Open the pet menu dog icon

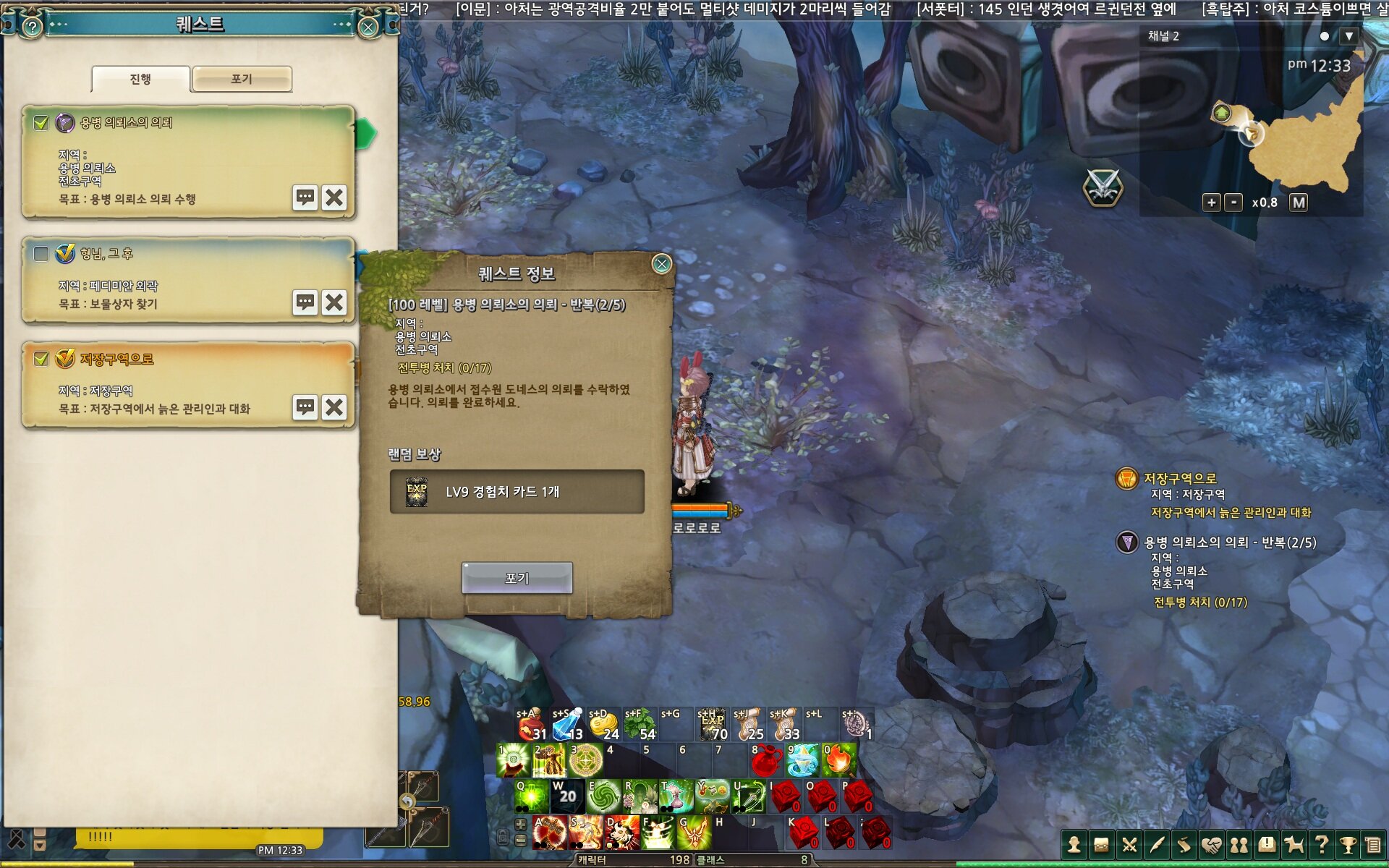(x=1294, y=844)
